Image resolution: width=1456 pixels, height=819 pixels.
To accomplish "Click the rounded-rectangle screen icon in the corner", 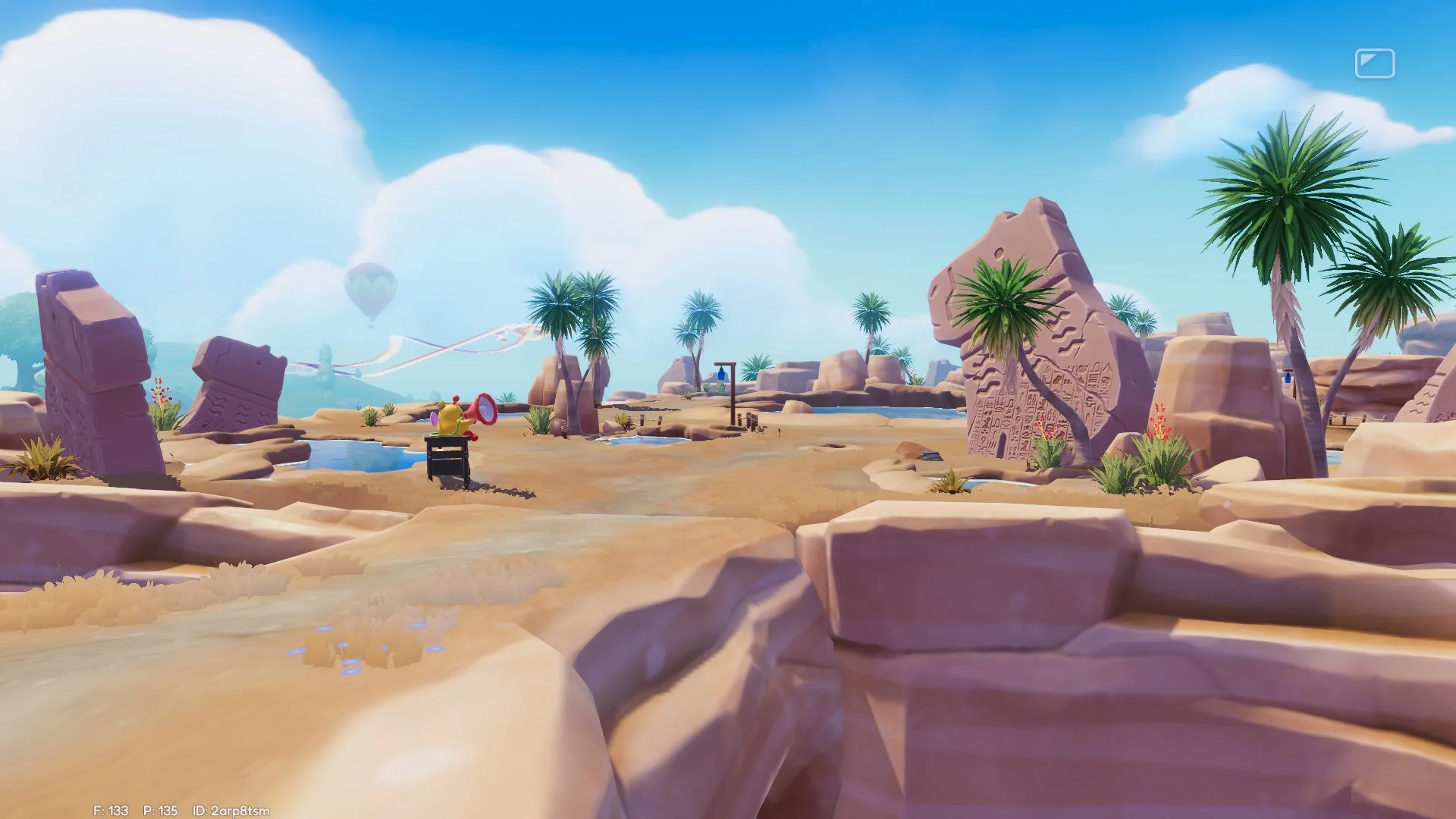I will pyautogui.click(x=1374, y=64).
